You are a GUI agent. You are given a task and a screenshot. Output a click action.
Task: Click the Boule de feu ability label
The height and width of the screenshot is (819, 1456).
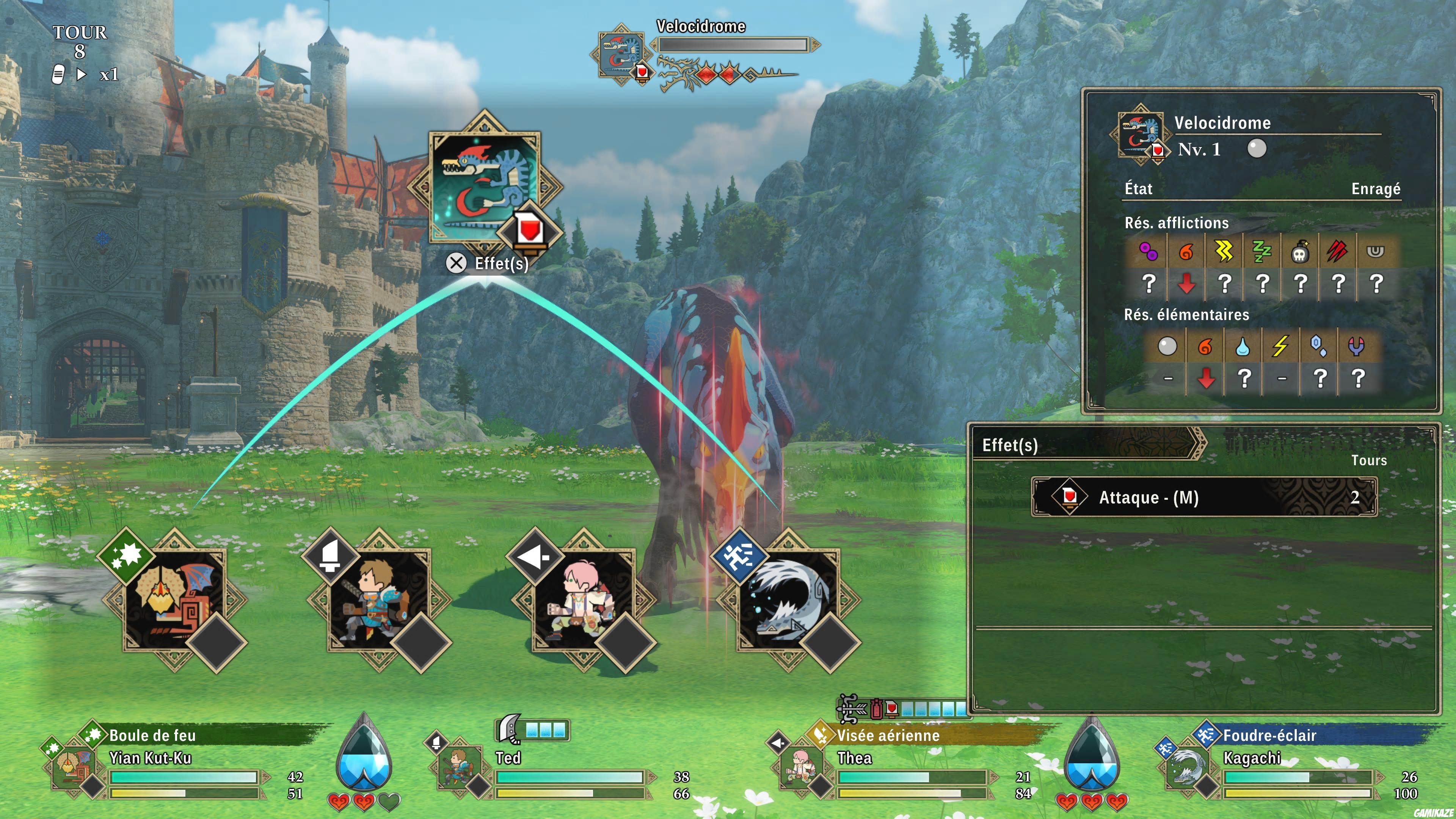152,735
